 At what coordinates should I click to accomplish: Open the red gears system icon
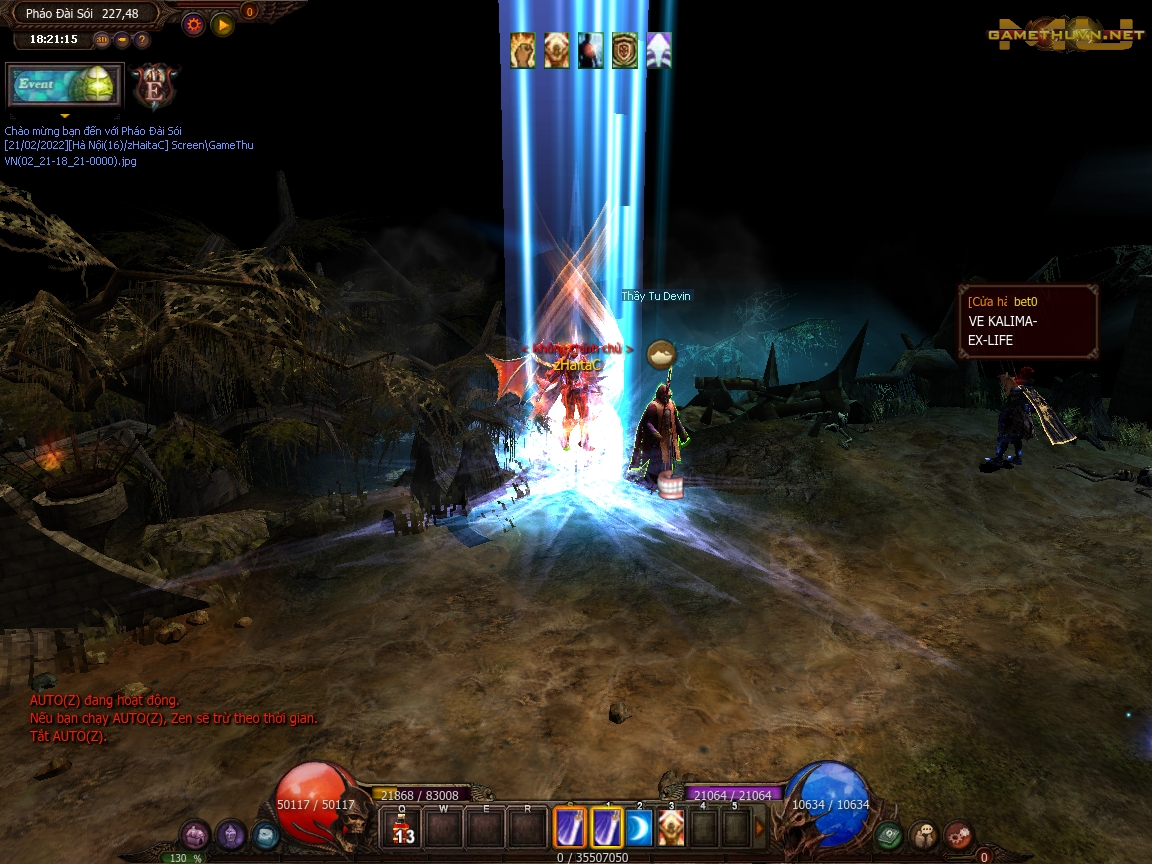(x=959, y=834)
